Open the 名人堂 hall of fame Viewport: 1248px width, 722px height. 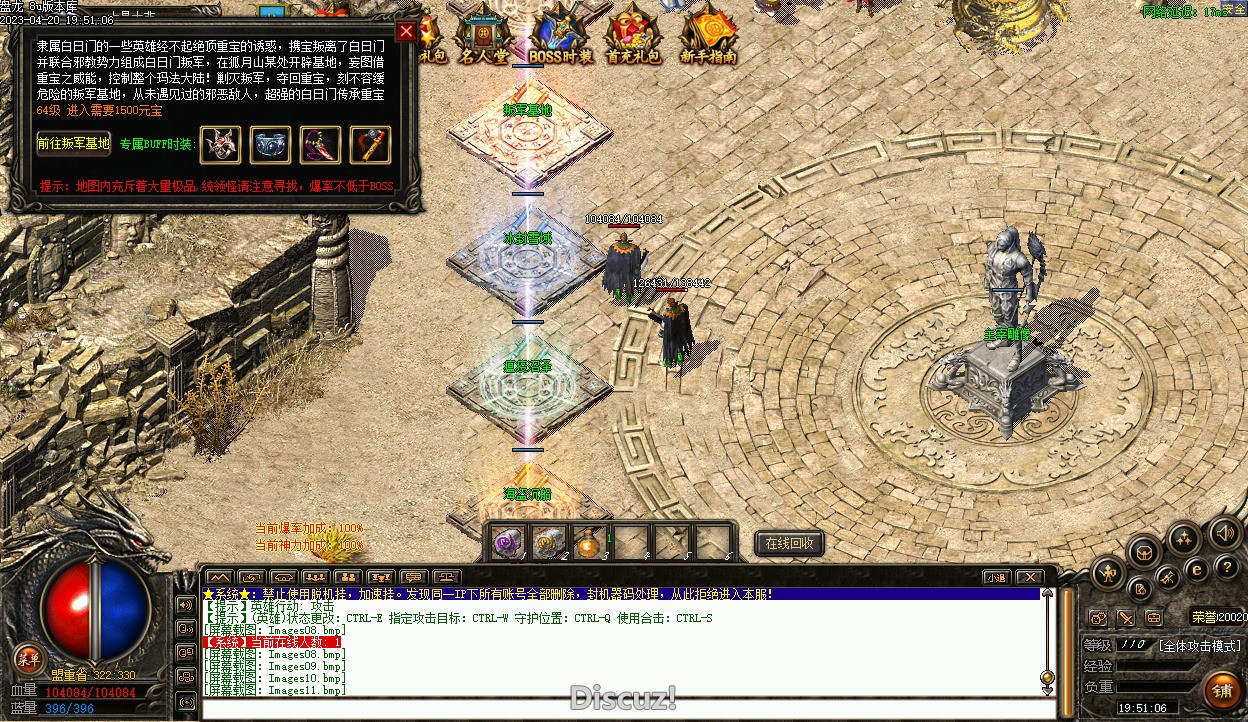pos(485,35)
